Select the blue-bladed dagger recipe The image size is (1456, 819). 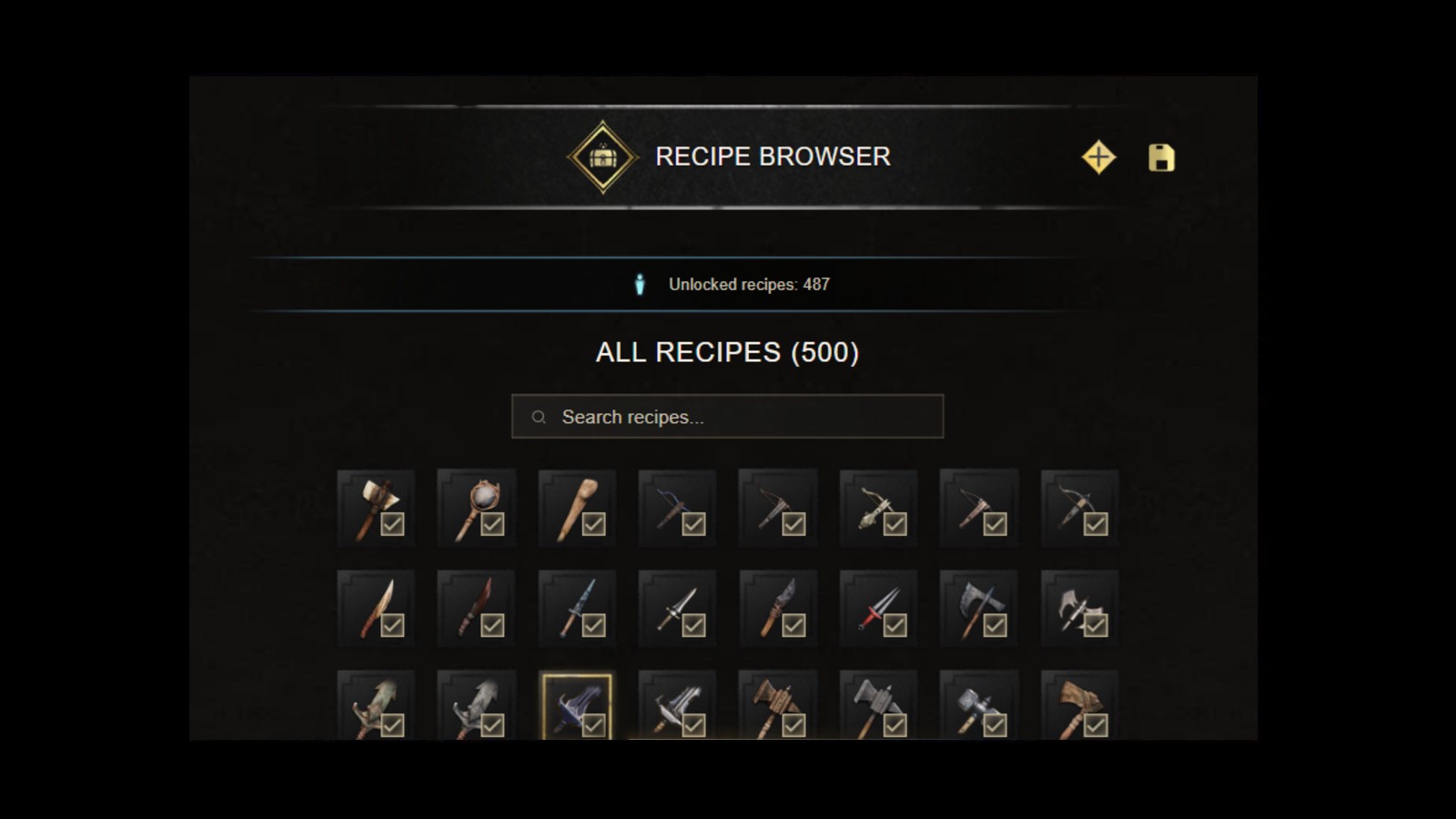click(577, 608)
